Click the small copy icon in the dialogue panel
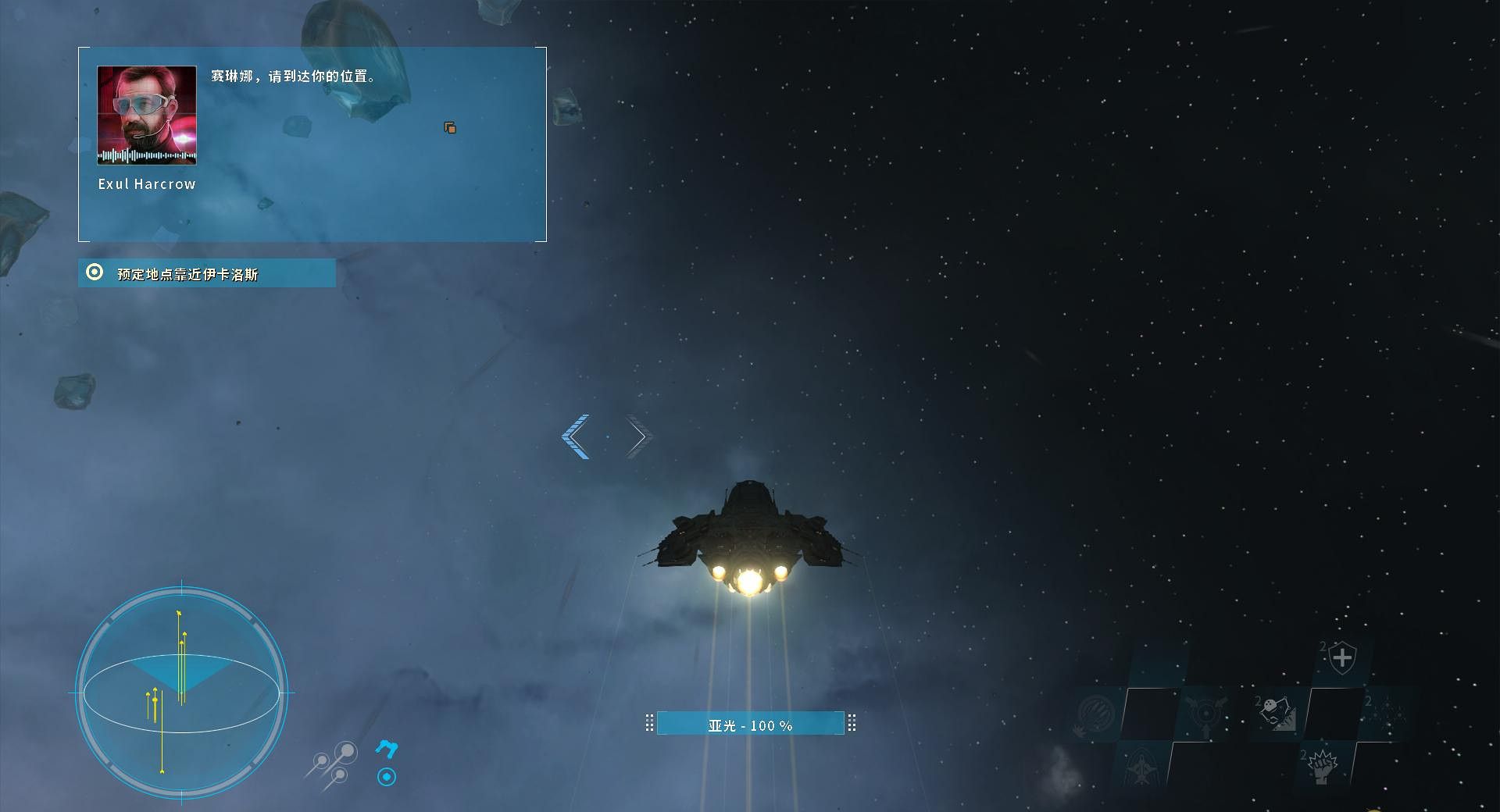This screenshot has width=1500, height=812. click(450, 127)
